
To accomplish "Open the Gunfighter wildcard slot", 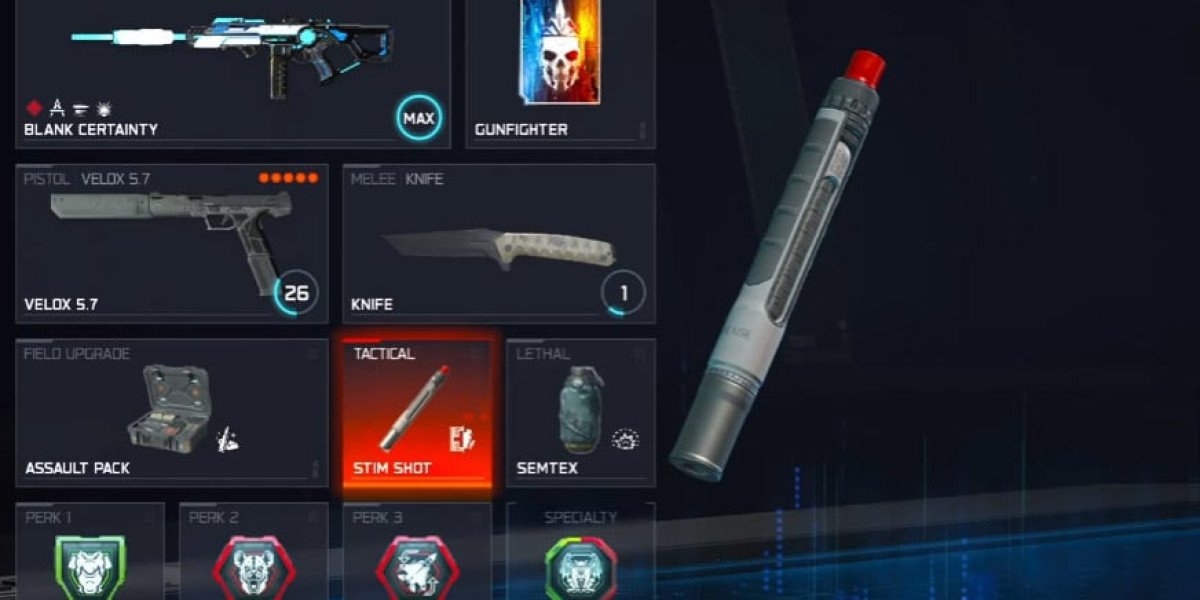I will pos(560,70).
